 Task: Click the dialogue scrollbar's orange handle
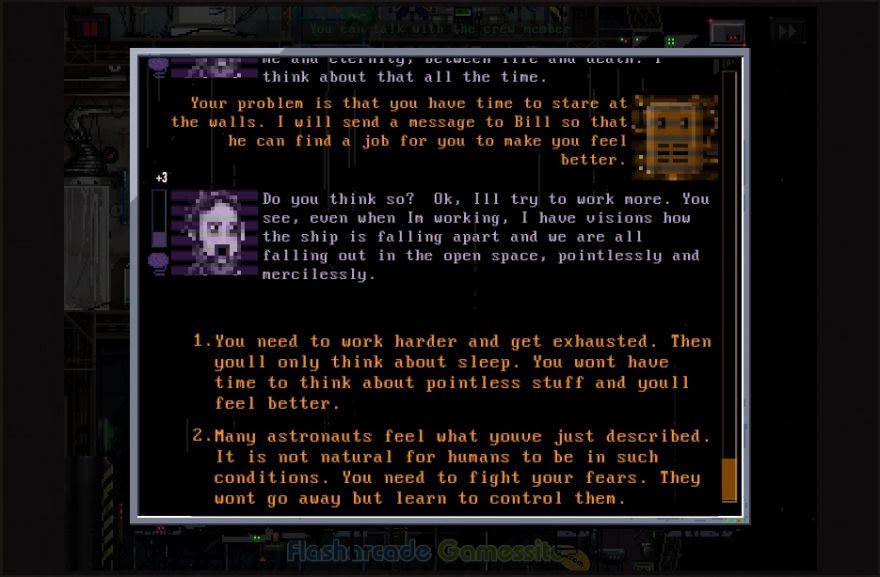coord(729,478)
